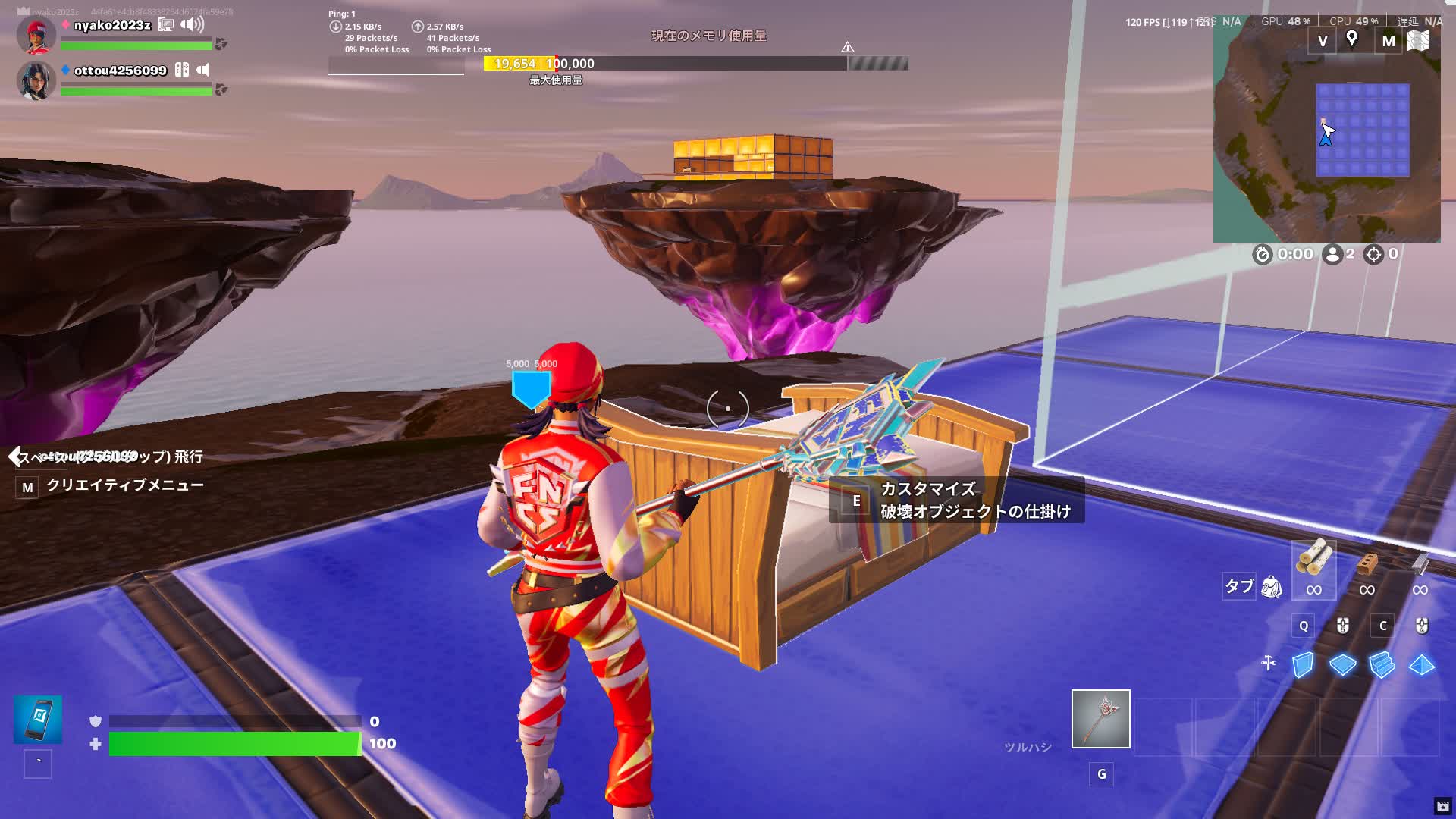The width and height of the screenshot is (1456, 819).
Task: Choose the metal building material
Action: point(1420,564)
